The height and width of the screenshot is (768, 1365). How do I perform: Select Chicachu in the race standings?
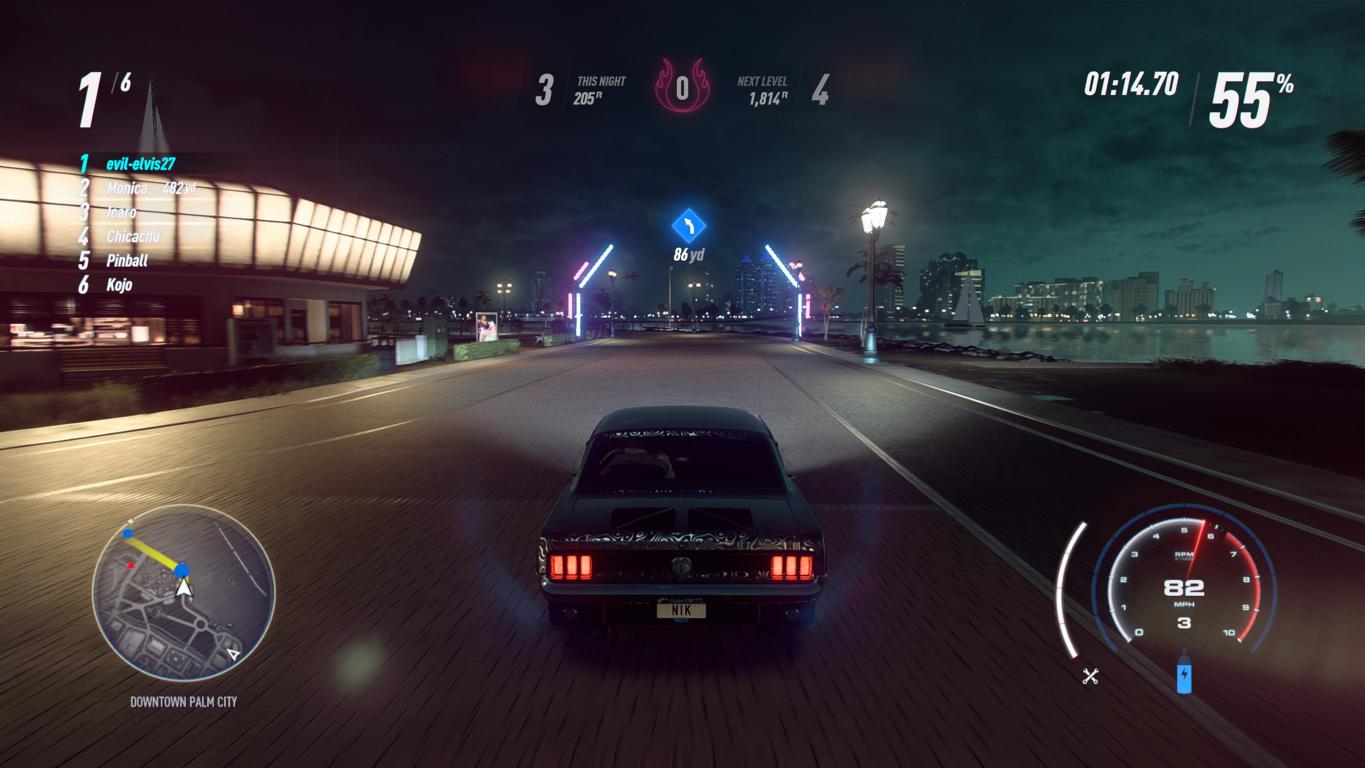click(x=133, y=237)
